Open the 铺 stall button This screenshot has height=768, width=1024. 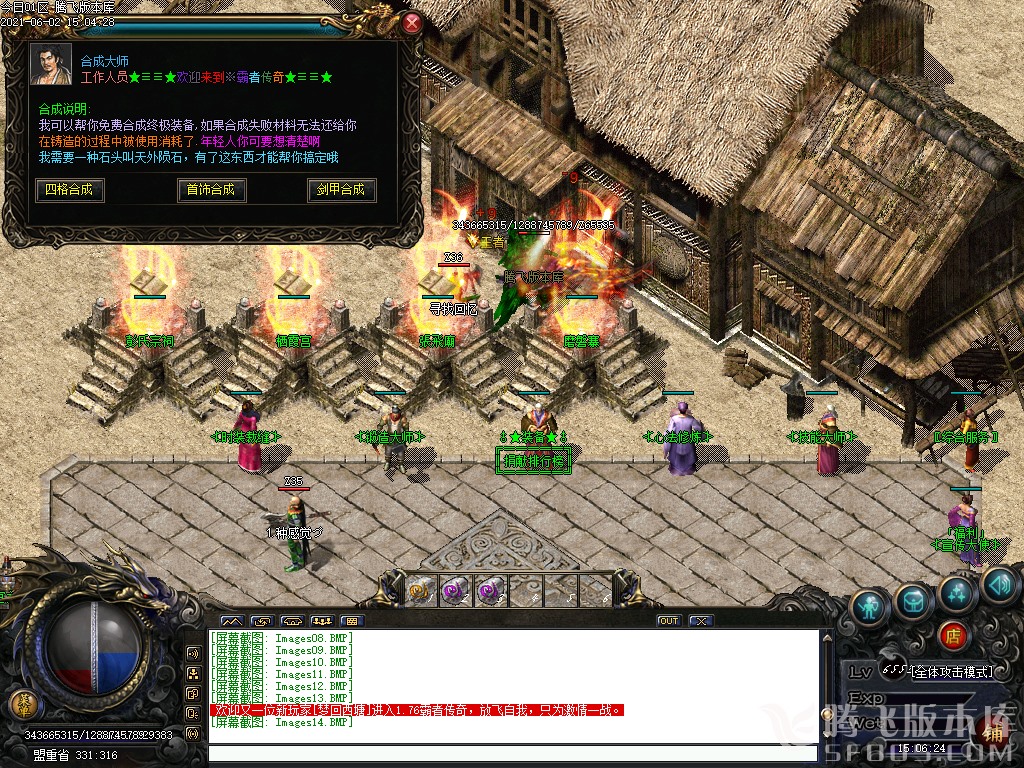click(993, 733)
